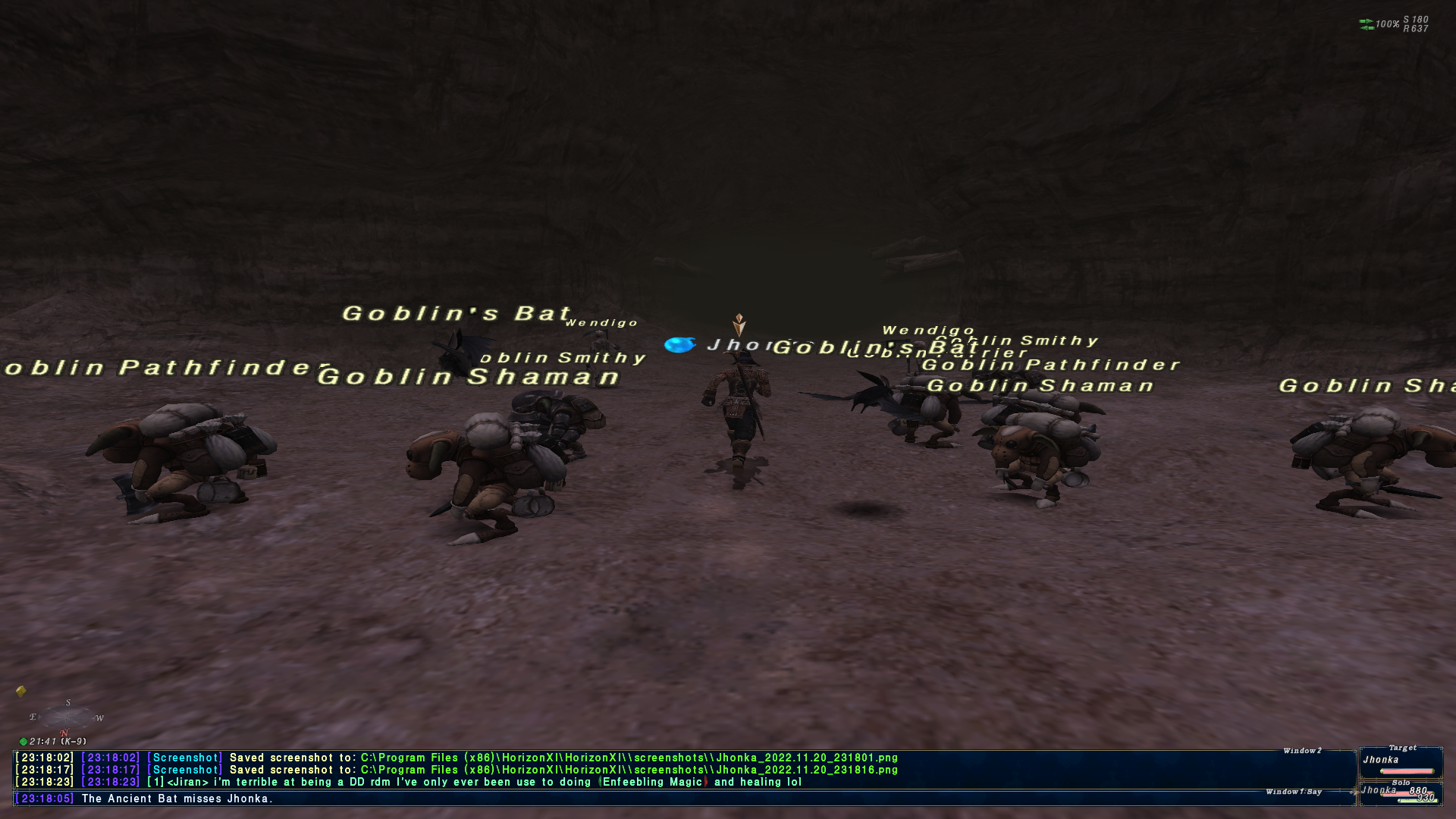
Task: Click the treasure sack icon above the compass
Action: 20,690
